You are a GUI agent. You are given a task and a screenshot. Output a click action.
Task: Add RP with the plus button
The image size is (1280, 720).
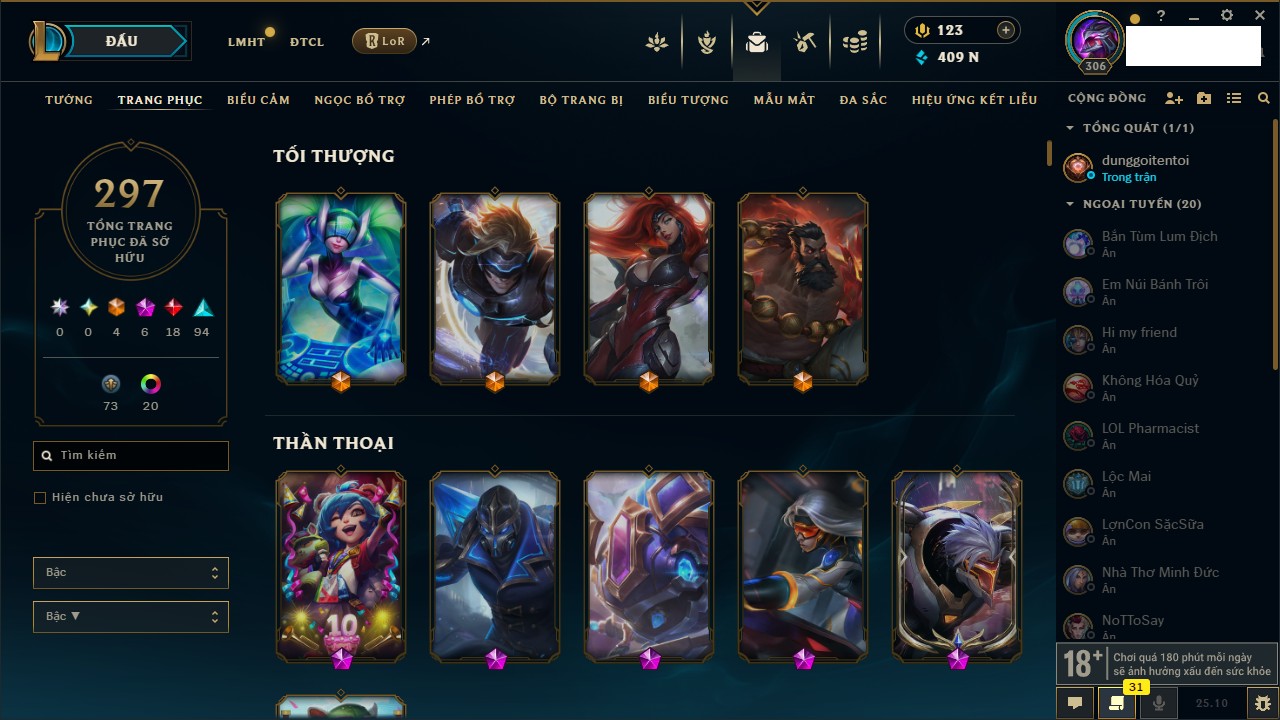pyautogui.click(x=1006, y=31)
